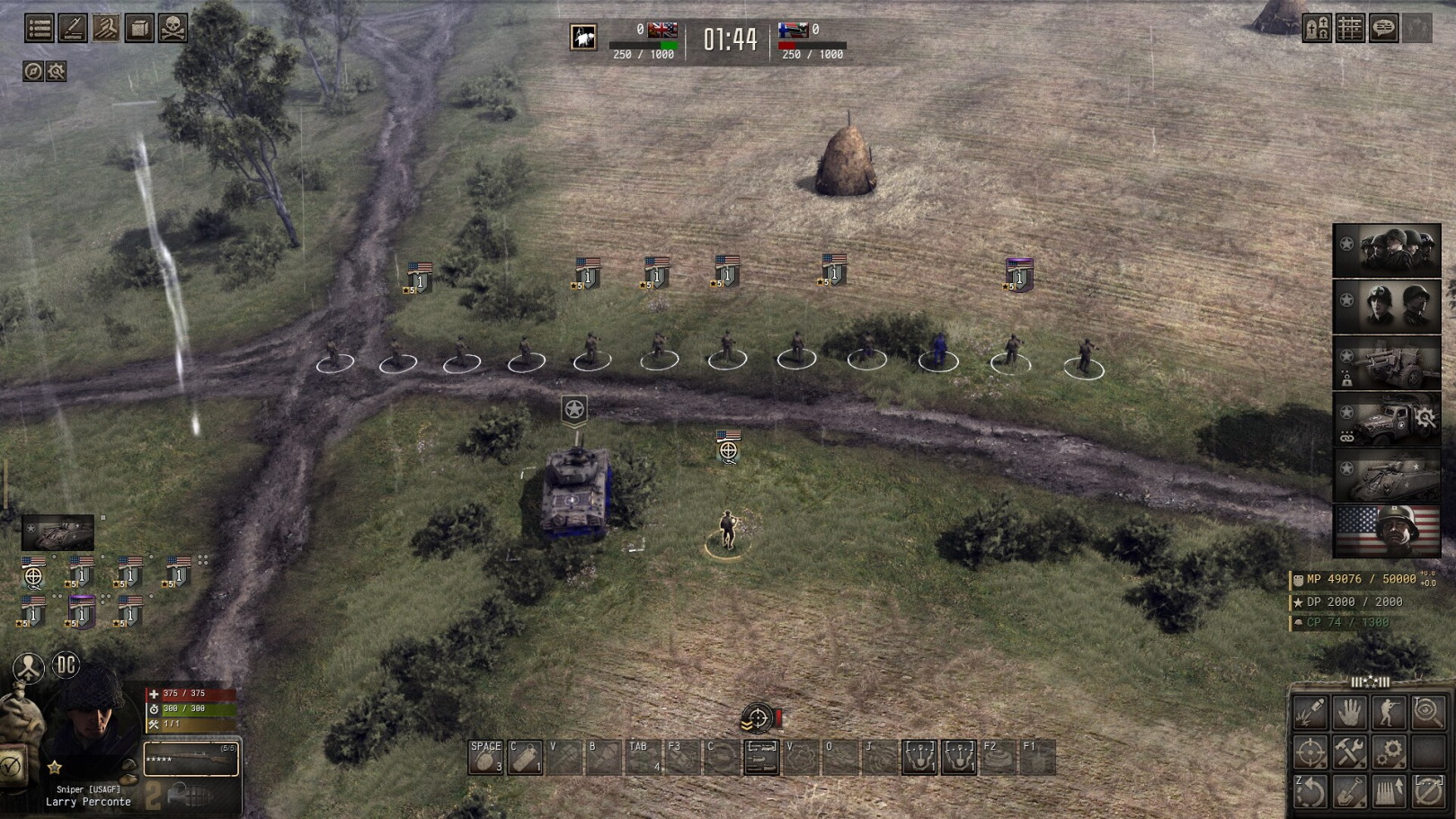1456x819 pixels.
Task: Select the crosshair attack target command
Action: pyautogui.click(x=1310, y=752)
